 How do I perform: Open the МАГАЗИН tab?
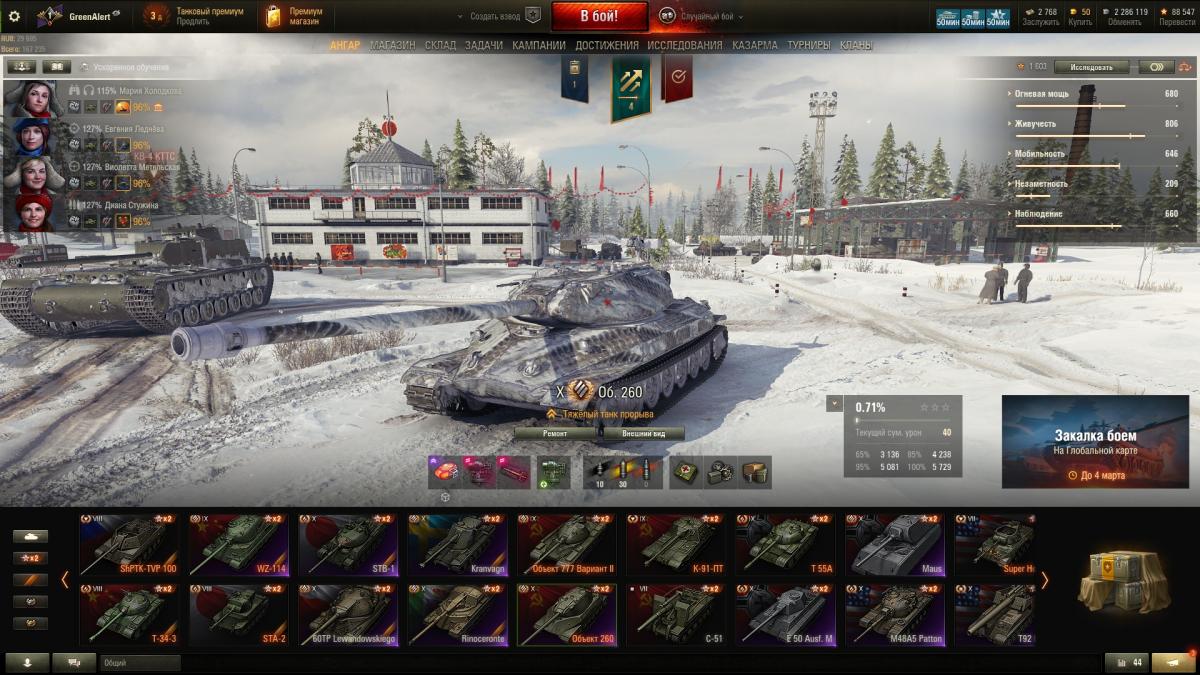392,45
